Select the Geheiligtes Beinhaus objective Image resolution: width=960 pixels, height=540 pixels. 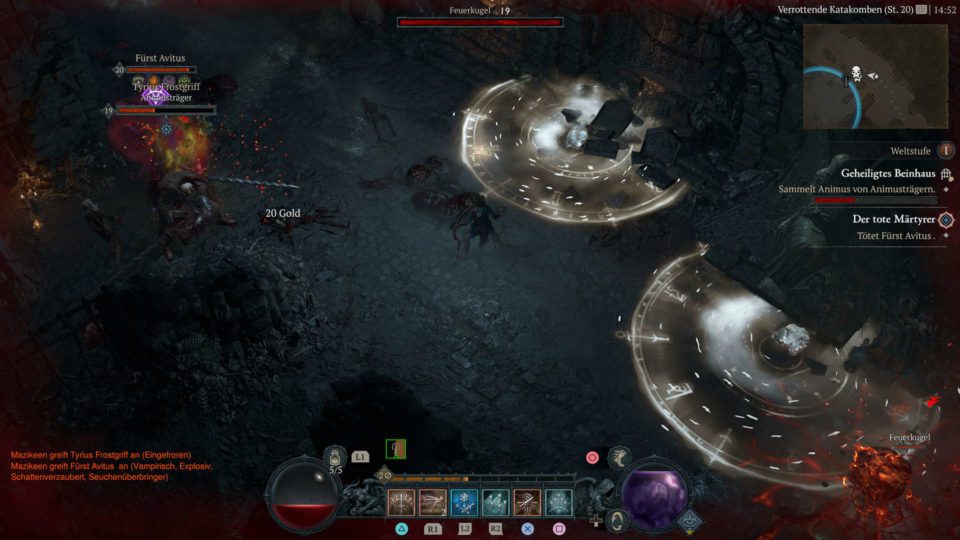pos(881,173)
